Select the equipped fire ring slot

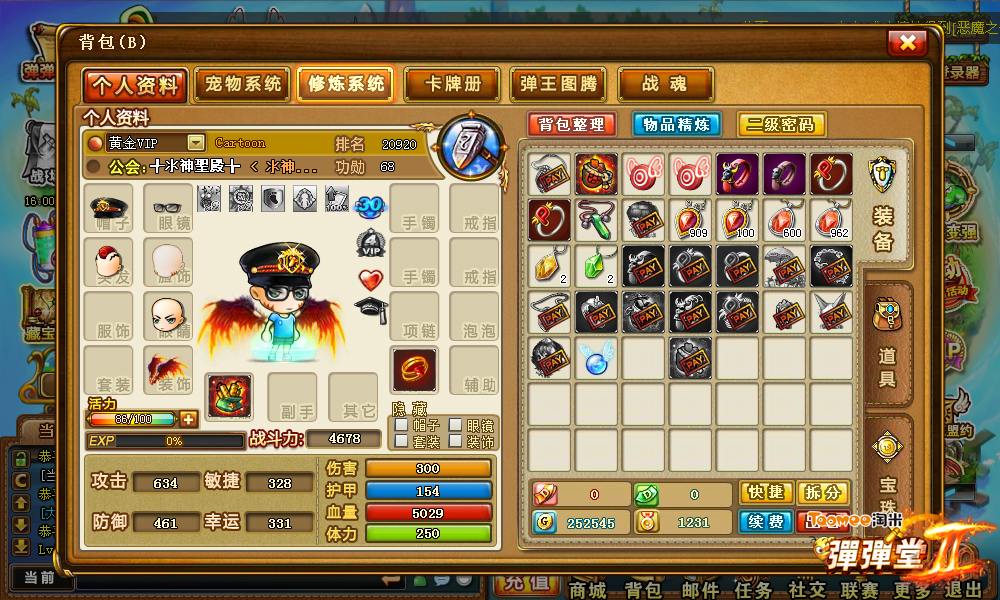[x=413, y=369]
